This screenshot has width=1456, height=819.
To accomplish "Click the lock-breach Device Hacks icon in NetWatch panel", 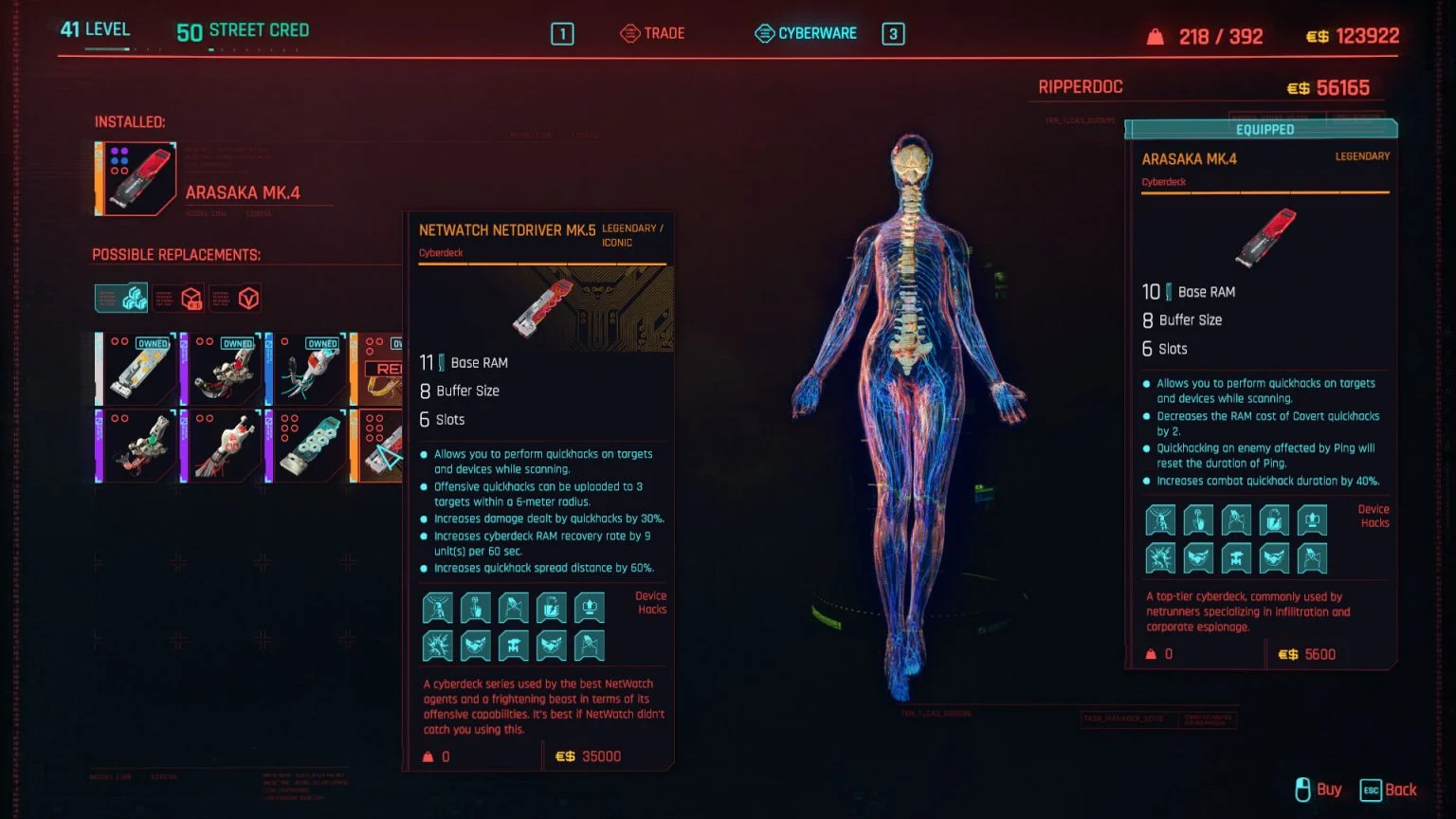I will 552,608.
